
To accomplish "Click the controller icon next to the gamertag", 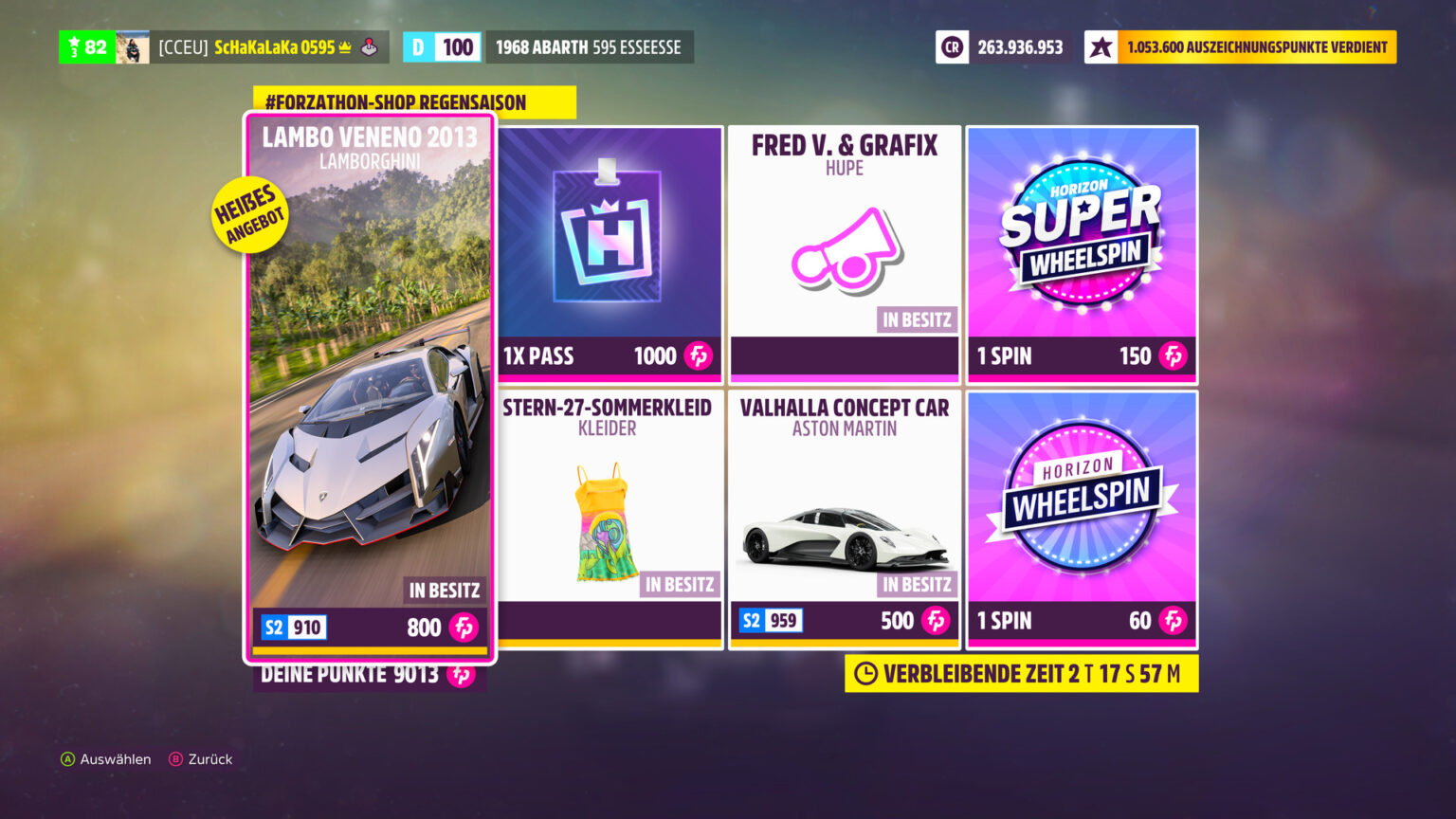I will click(x=370, y=46).
